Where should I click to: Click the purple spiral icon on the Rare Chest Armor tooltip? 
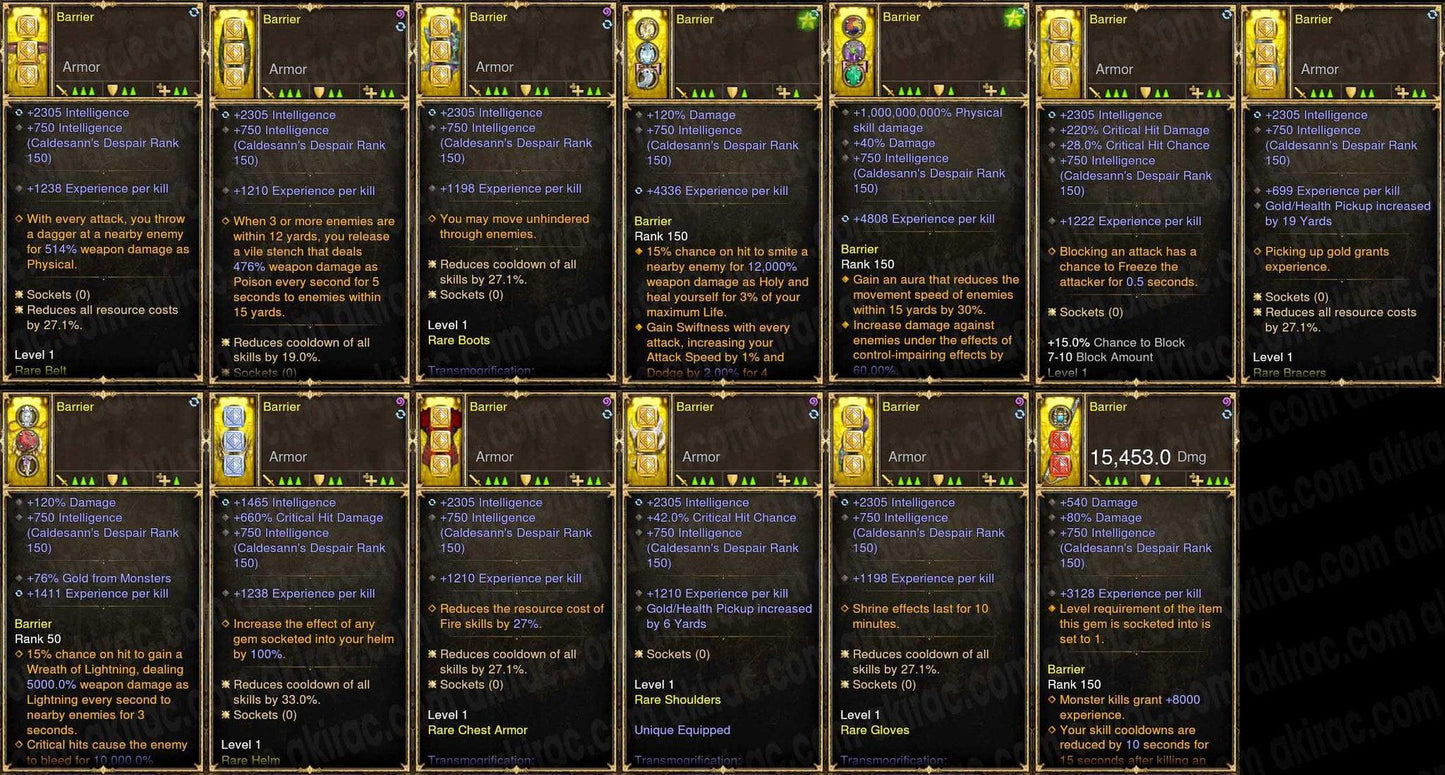point(605,402)
